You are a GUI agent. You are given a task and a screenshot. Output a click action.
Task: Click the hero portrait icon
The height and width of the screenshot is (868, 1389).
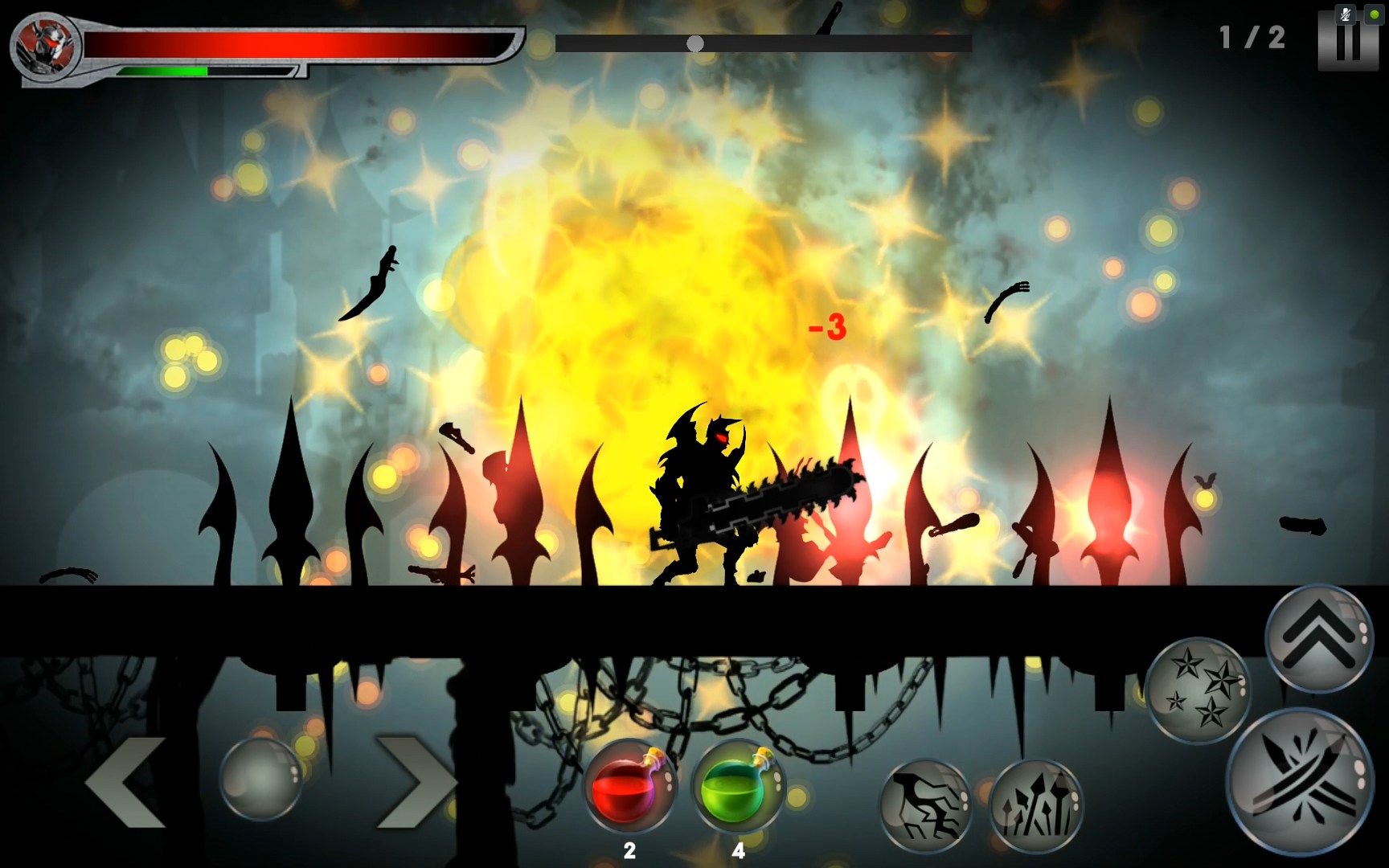click(45, 45)
